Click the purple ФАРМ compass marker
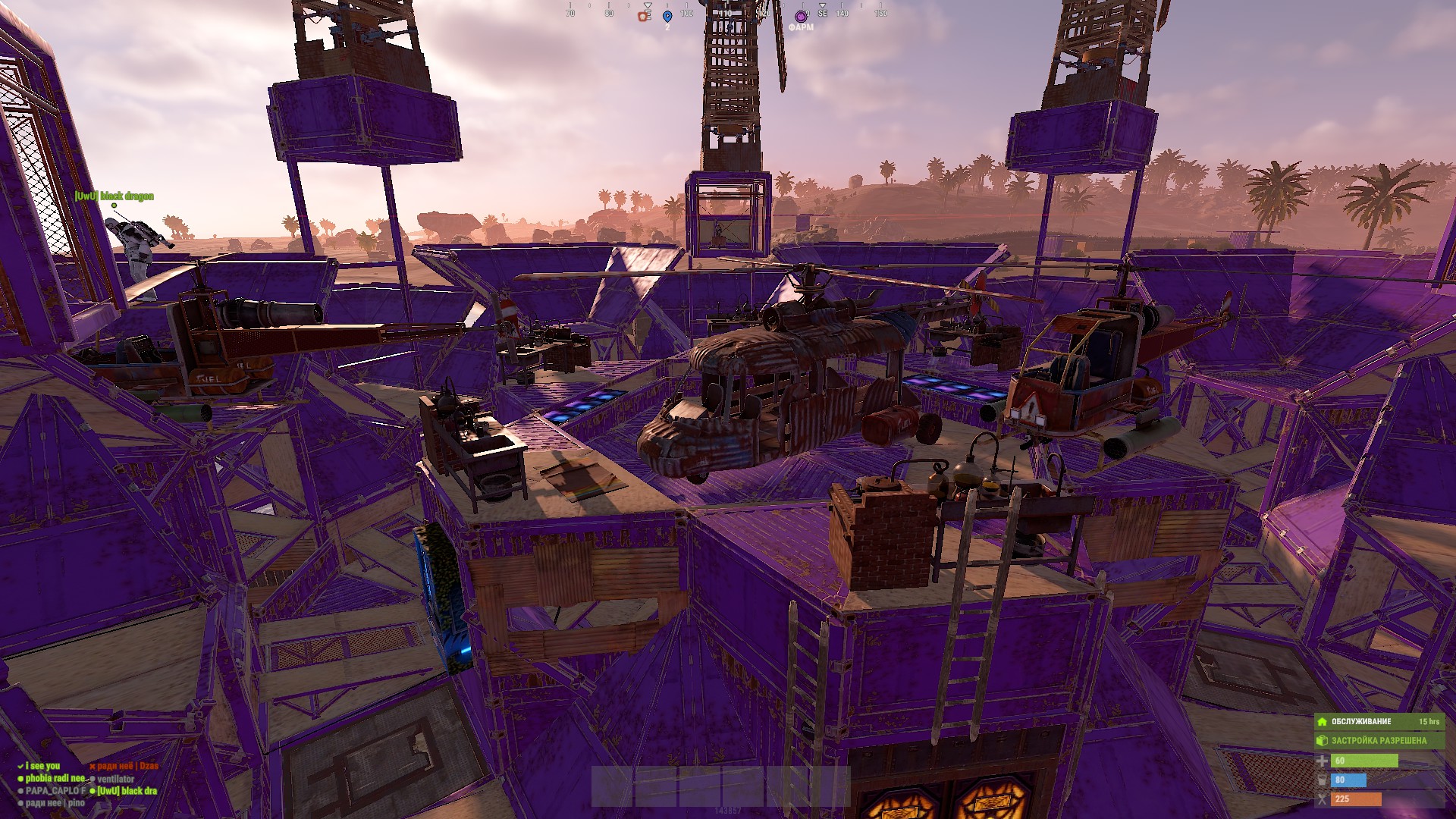This screenshot has width=1456, height=819. click(801, 17)
